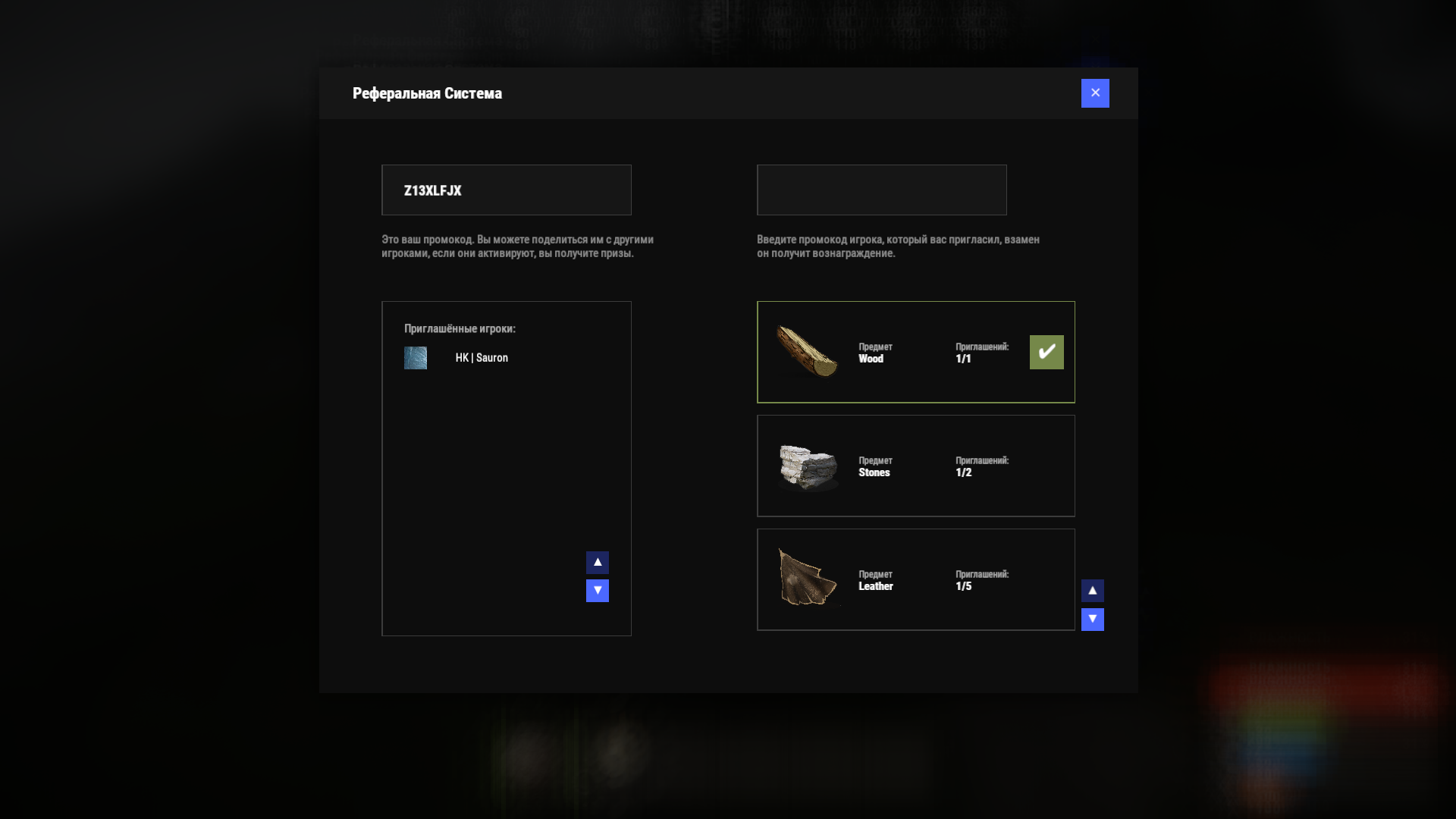
Task: Click the invited players list up arrow
Action: point(598,563)
